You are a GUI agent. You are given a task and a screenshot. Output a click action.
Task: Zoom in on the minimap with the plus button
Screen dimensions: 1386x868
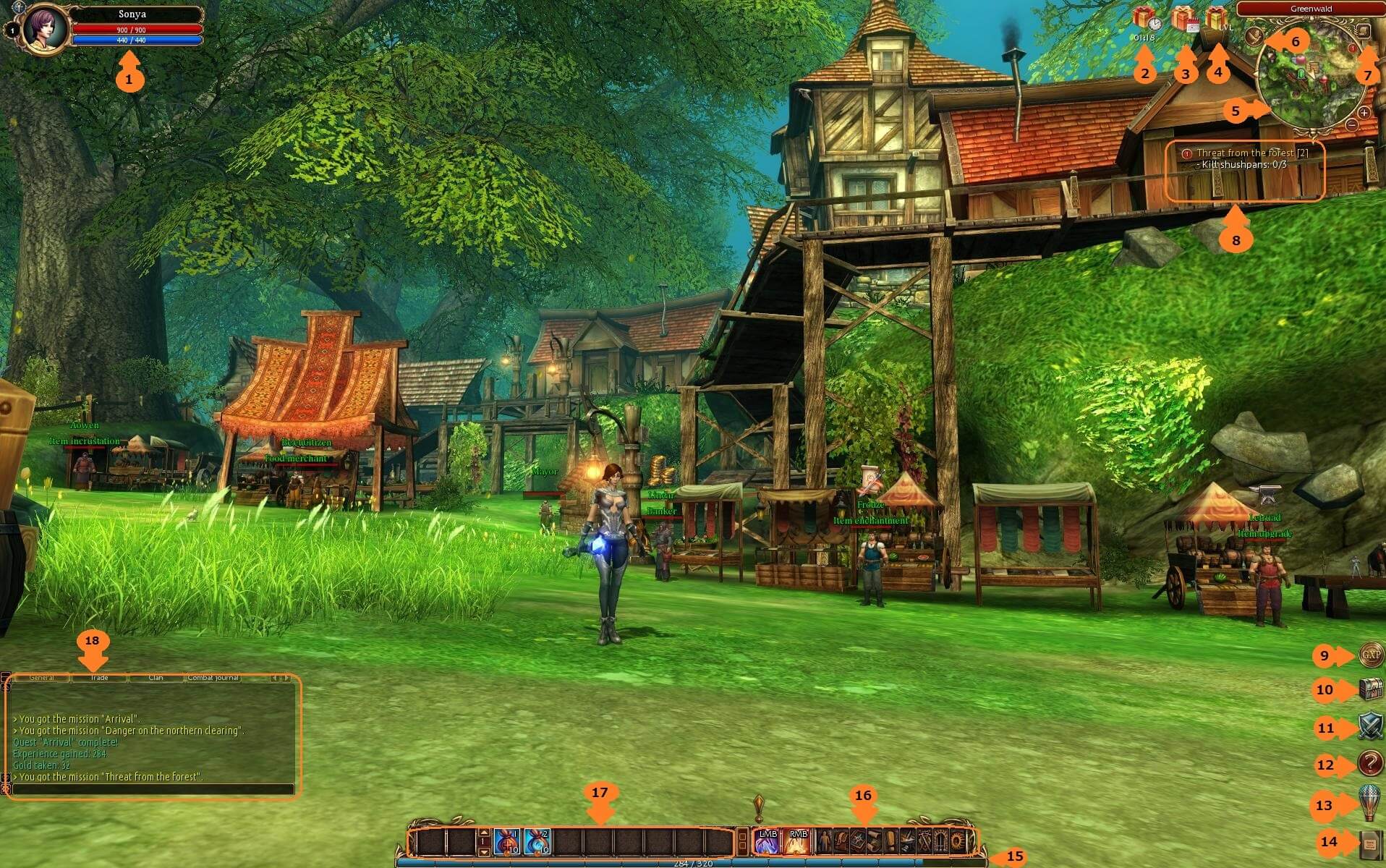pyautogui.click(x=1363, y=114)
